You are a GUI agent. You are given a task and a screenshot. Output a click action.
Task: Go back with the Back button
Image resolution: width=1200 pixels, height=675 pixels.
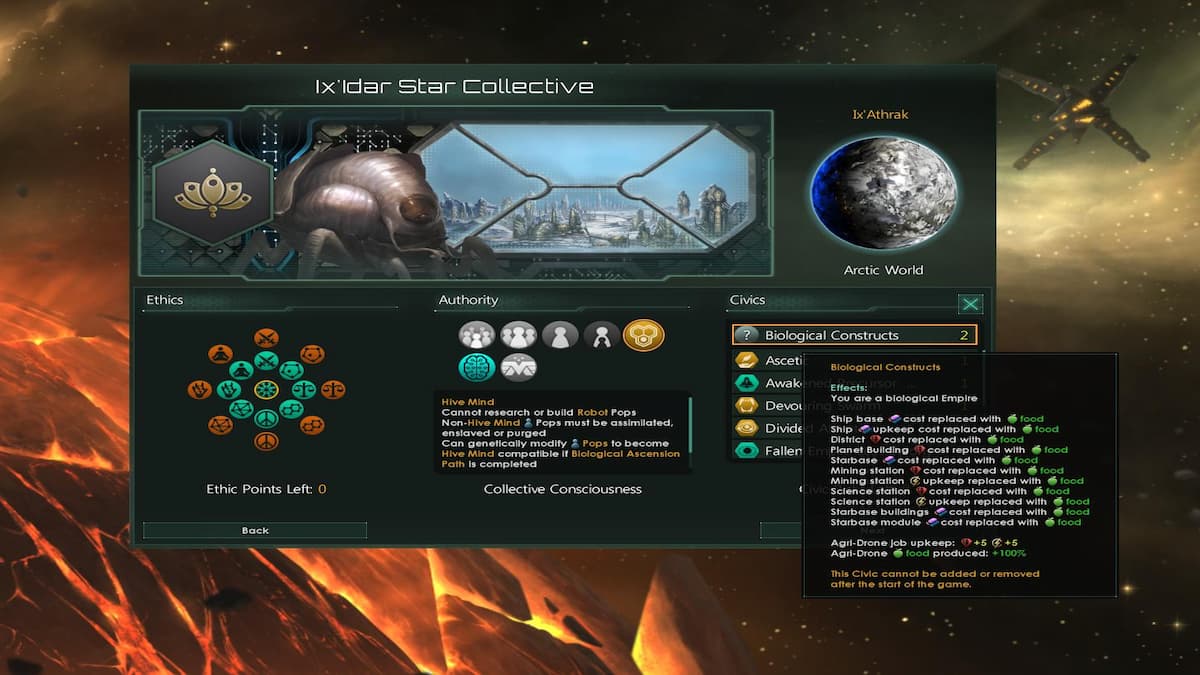(x=255, y=530)
